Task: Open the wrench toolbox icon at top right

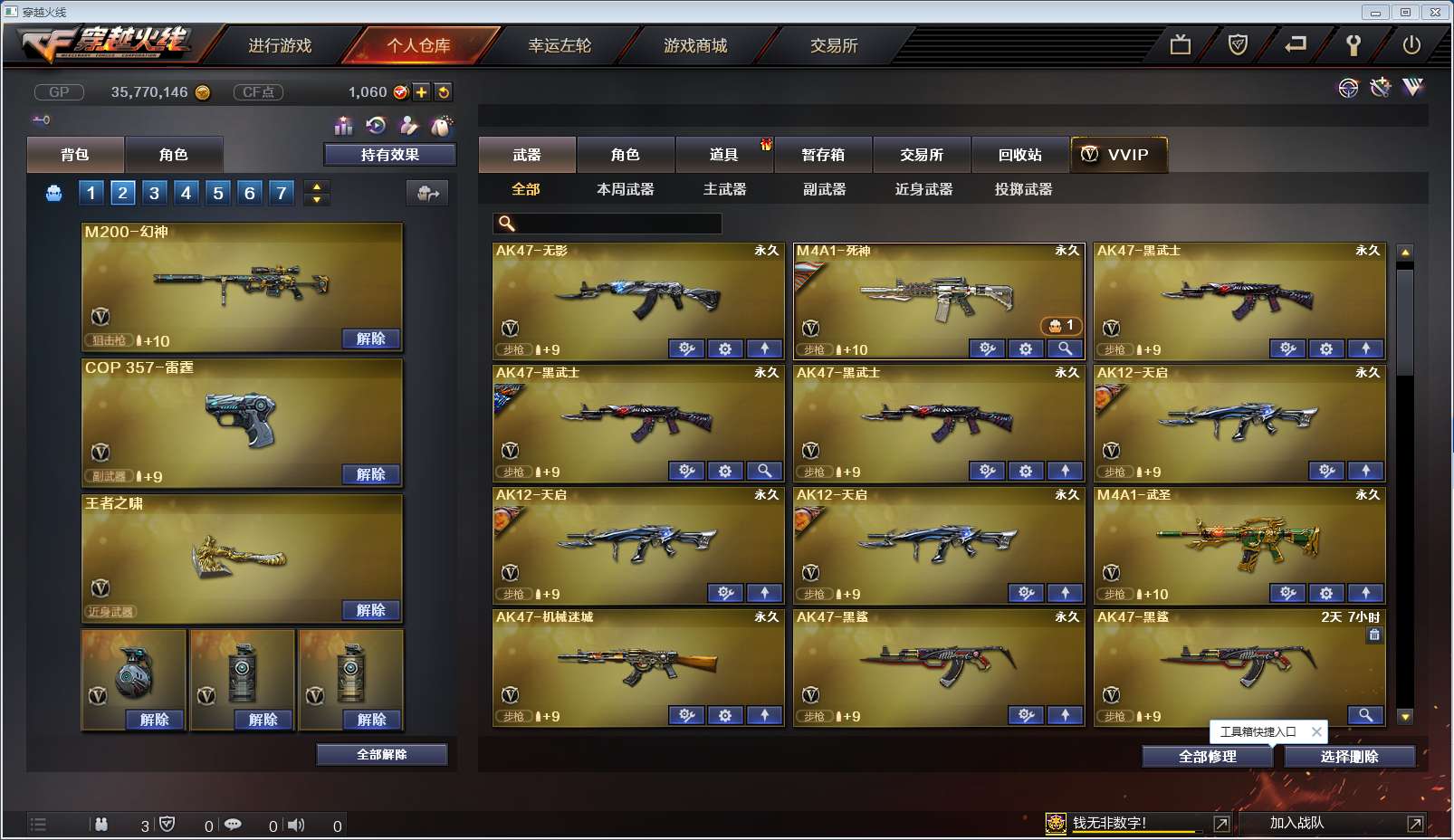Action: (x=1379, y=87)
